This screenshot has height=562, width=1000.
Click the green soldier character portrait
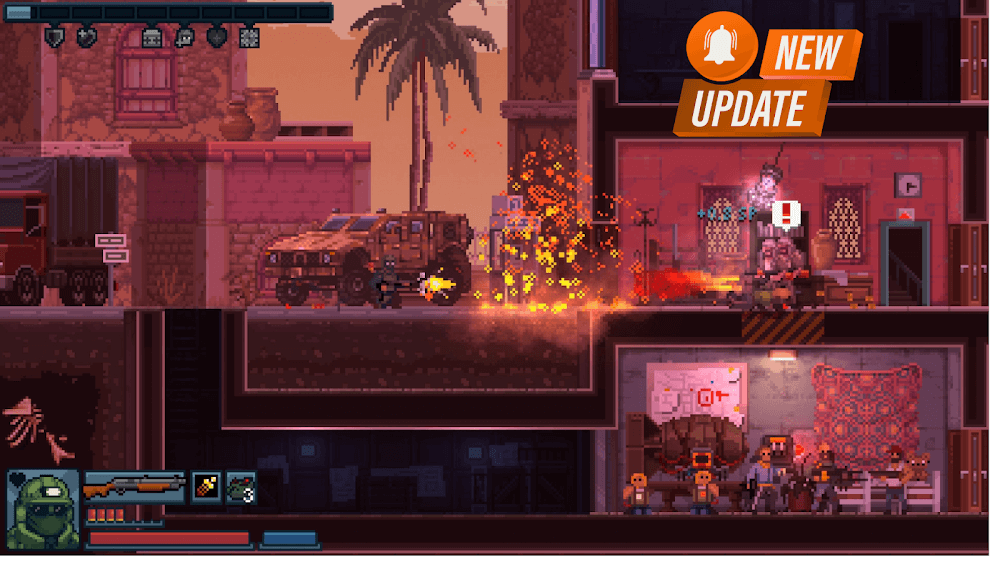pyautogui.click(x=43, y=509)
